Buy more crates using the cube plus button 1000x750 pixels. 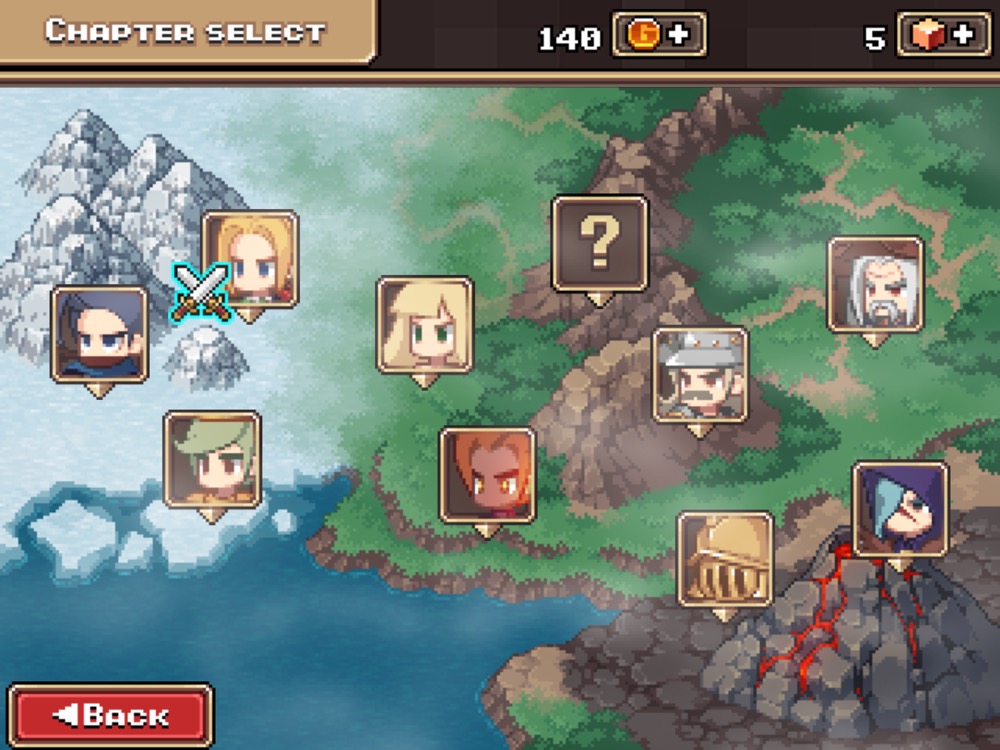(x=943, y=35)
